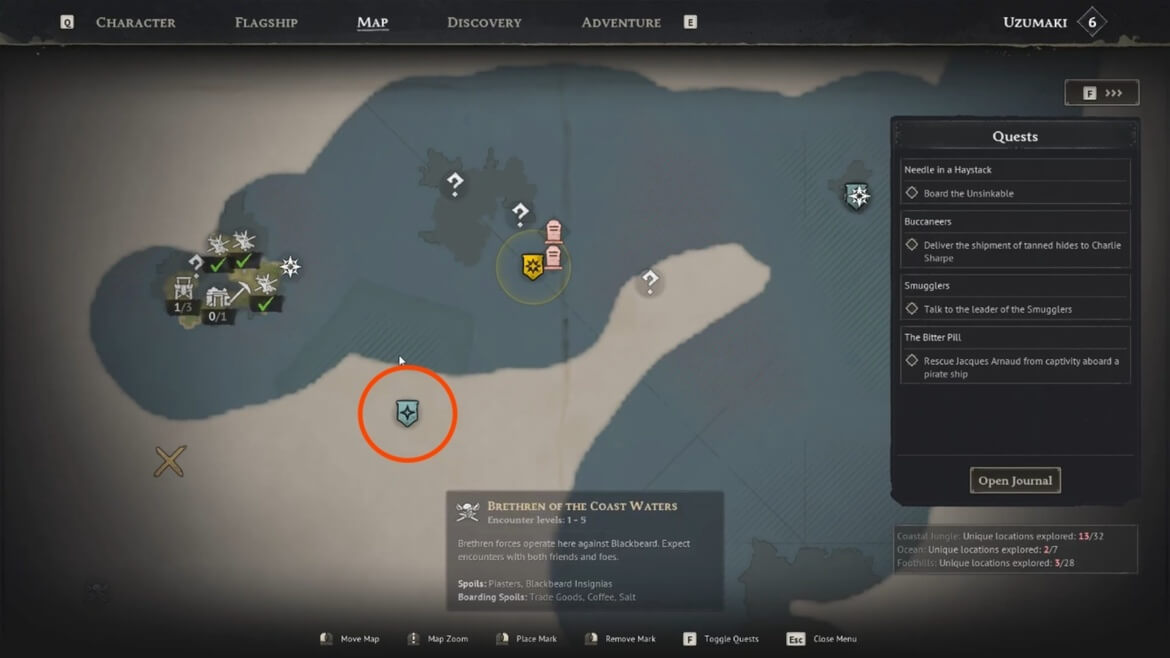Collapse the quest panel with the arrows button
Viewport: 1170px width, 658px height.
tap(1101, 93)
